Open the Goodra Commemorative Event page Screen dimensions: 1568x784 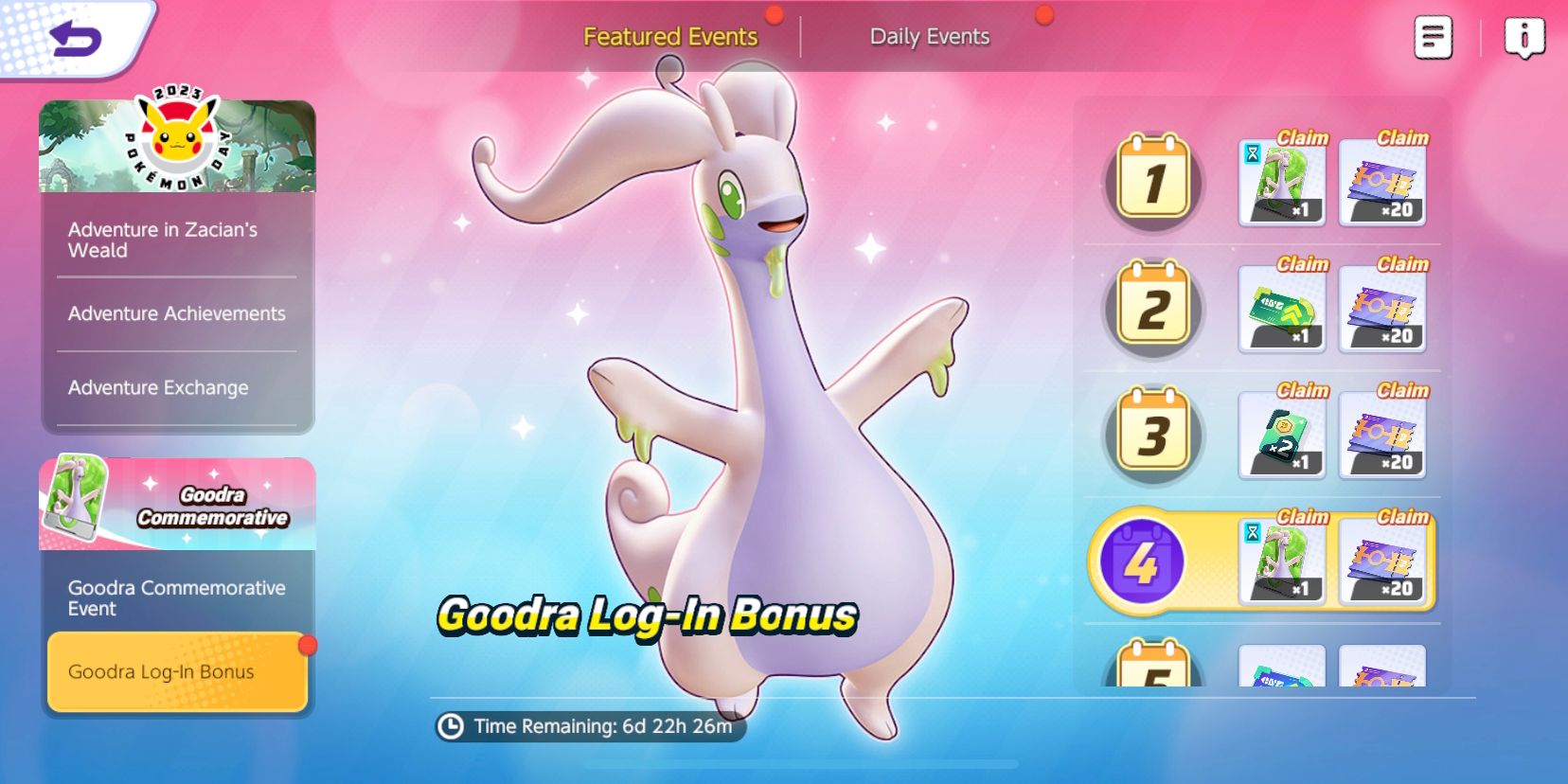(x=176, y=598)
